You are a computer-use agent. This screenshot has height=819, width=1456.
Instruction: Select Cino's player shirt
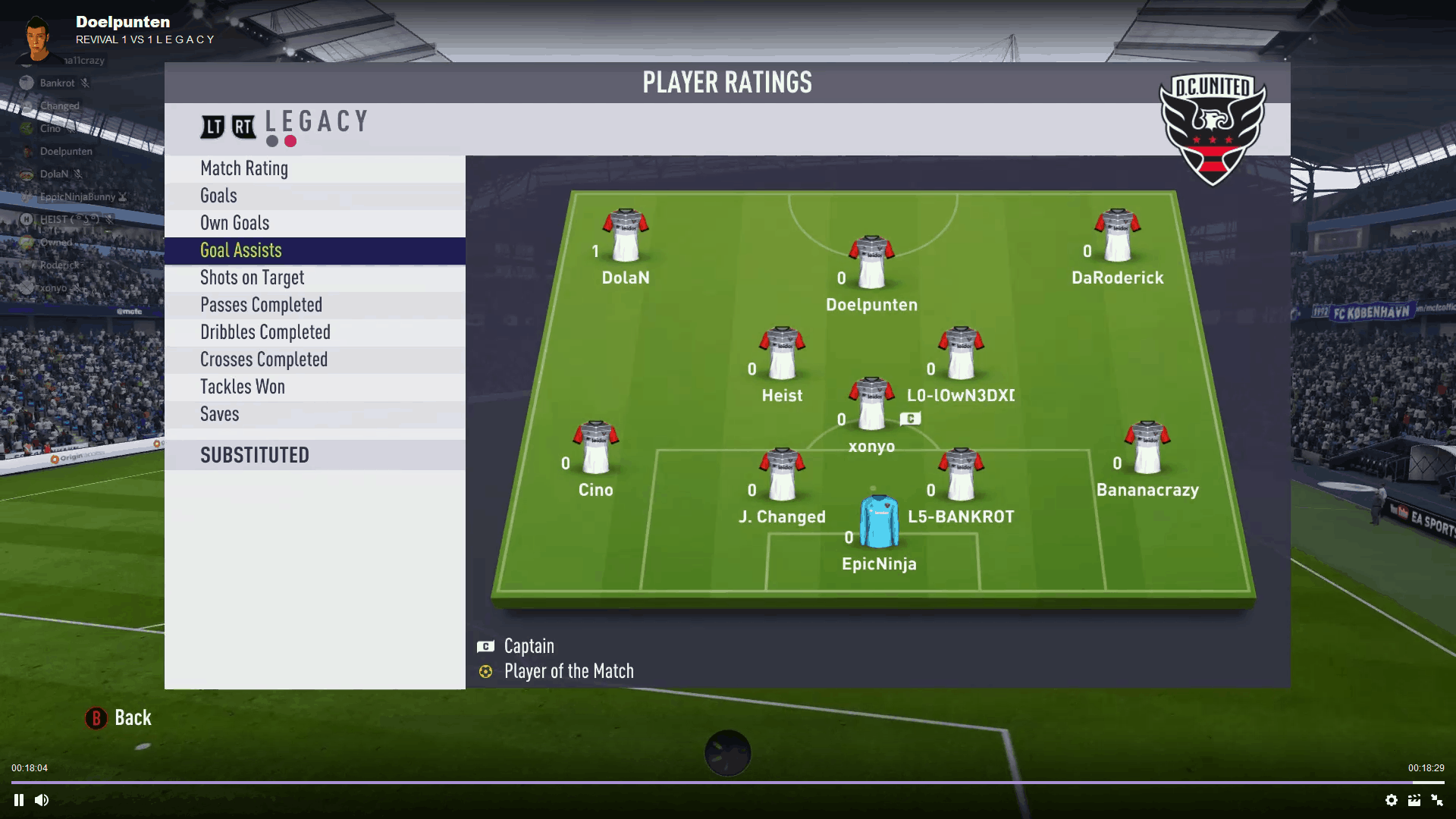coord(596,447)
